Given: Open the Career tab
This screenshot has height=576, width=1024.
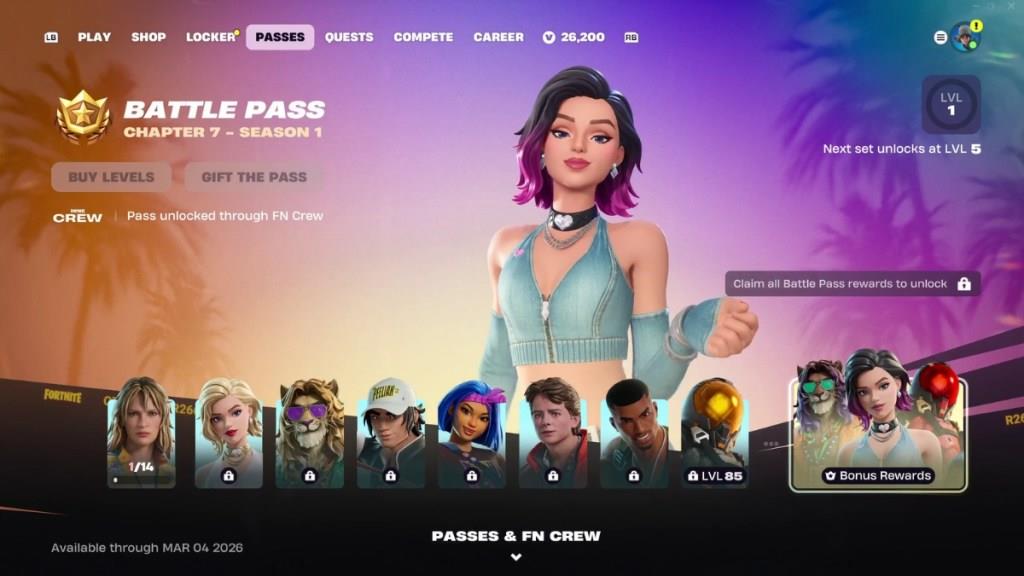Looking at the screenshot, I should (498, 37).
